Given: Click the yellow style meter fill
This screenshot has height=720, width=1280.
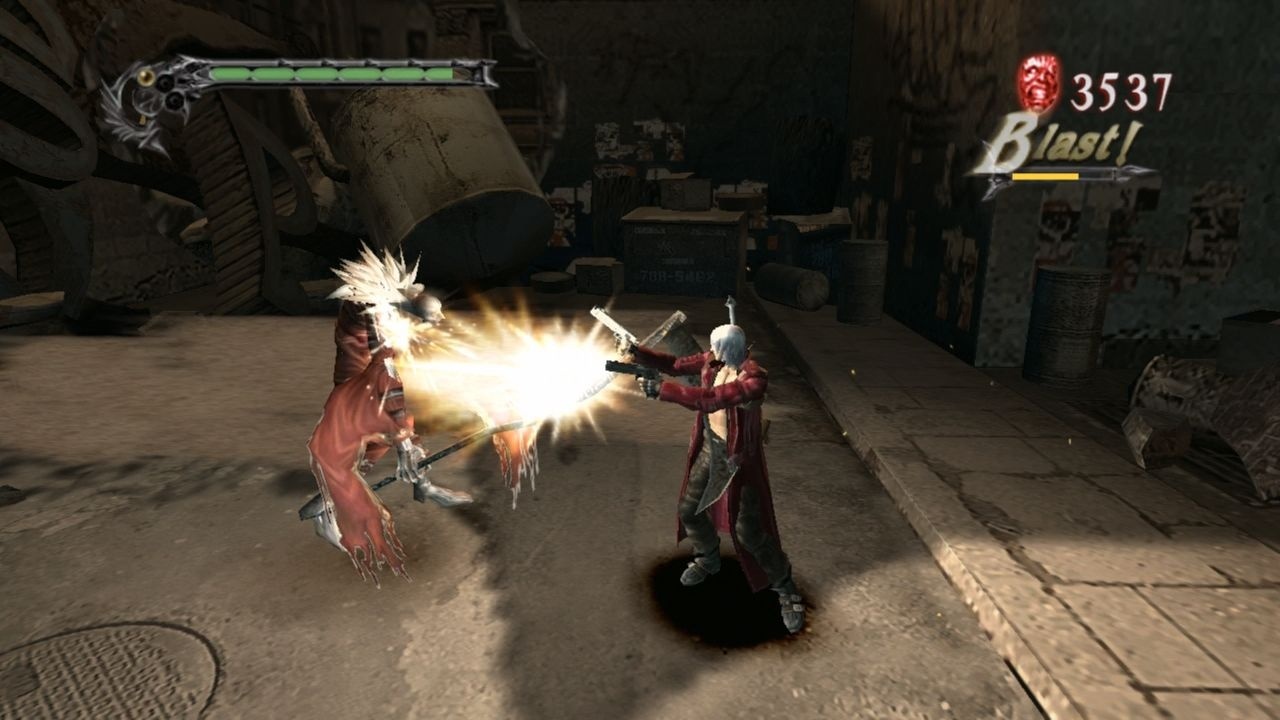Looking at the screenshot, I should (1045, 176).
